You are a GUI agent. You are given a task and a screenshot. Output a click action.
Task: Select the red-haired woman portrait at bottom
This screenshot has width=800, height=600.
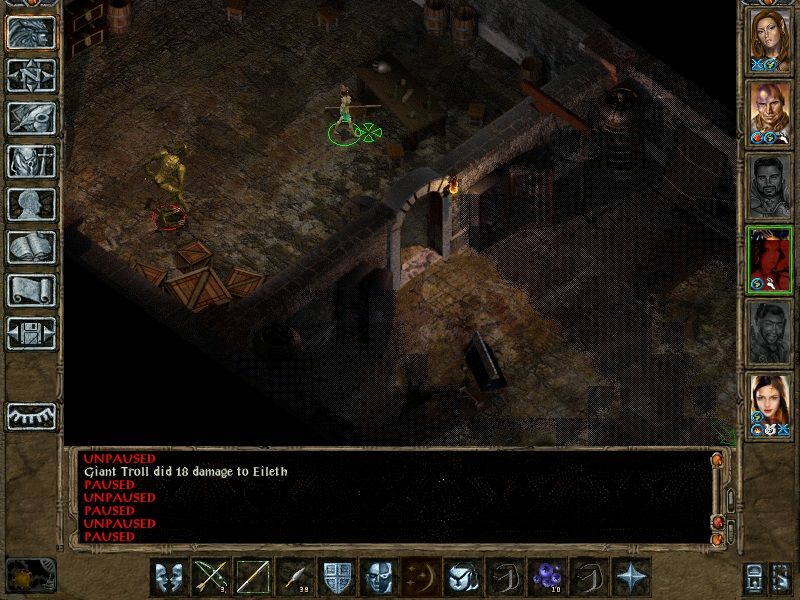770,405
